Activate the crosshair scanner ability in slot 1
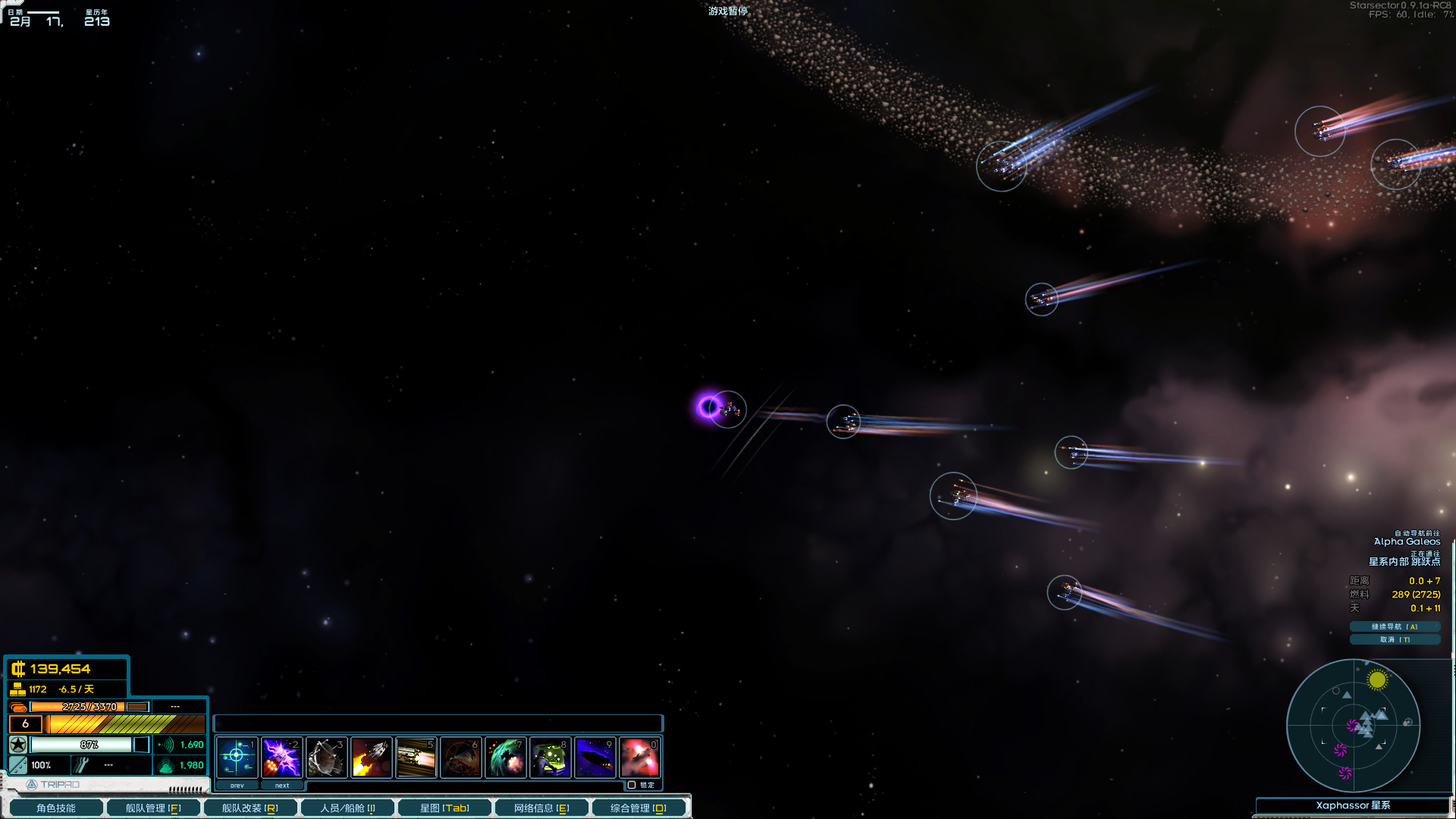 pos(237,757)
